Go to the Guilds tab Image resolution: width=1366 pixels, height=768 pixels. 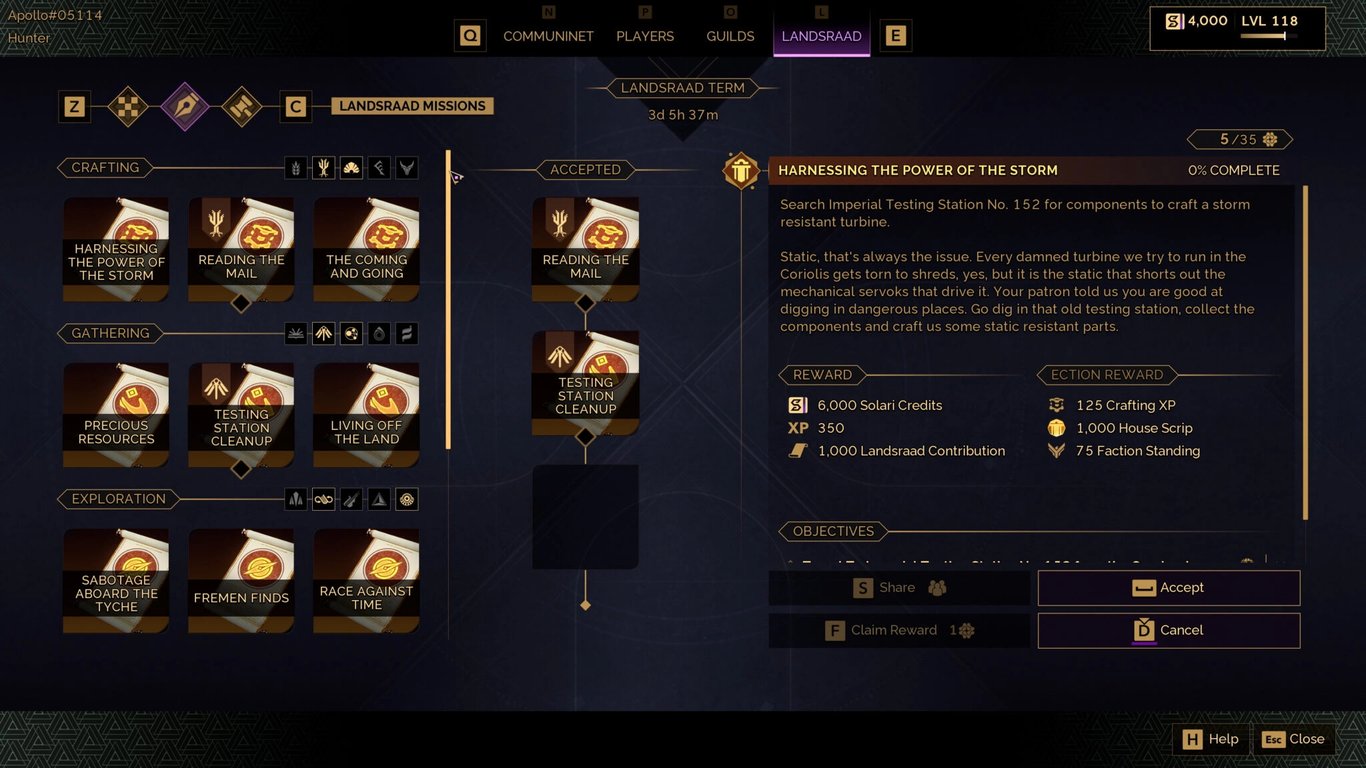[x=730, y=36]
